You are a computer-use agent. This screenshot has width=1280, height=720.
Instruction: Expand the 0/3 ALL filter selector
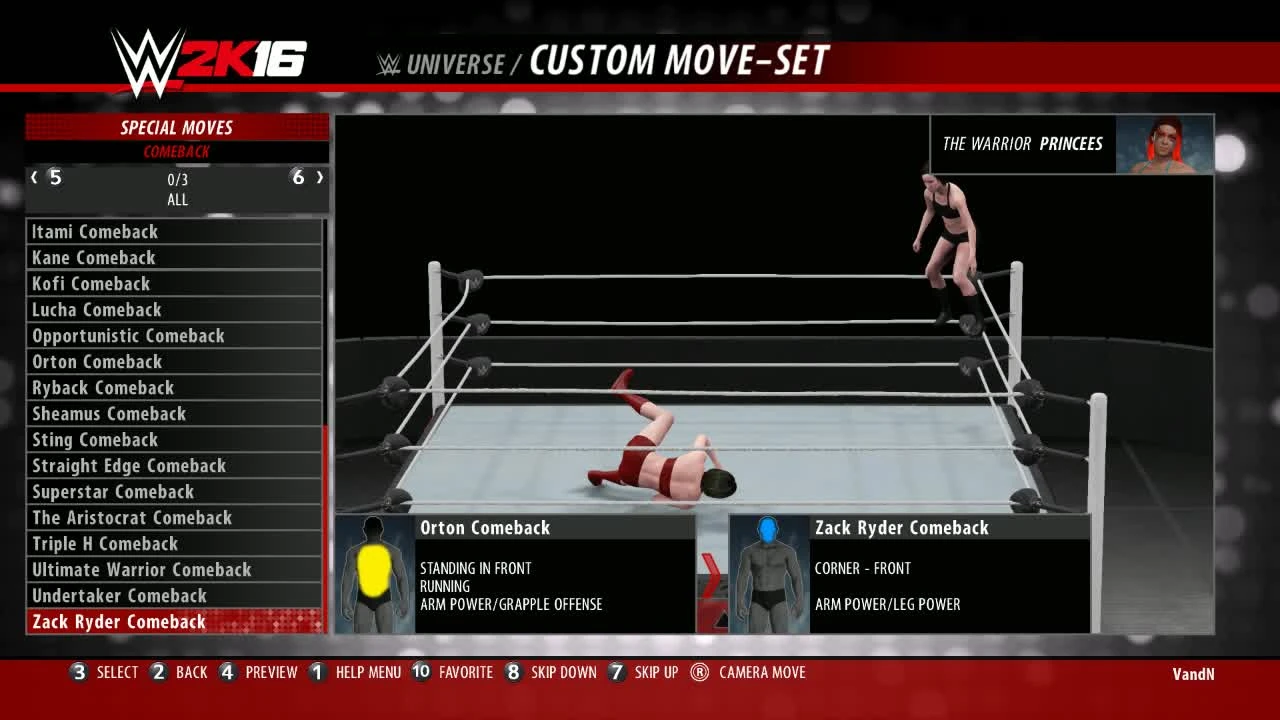(177, 189)
